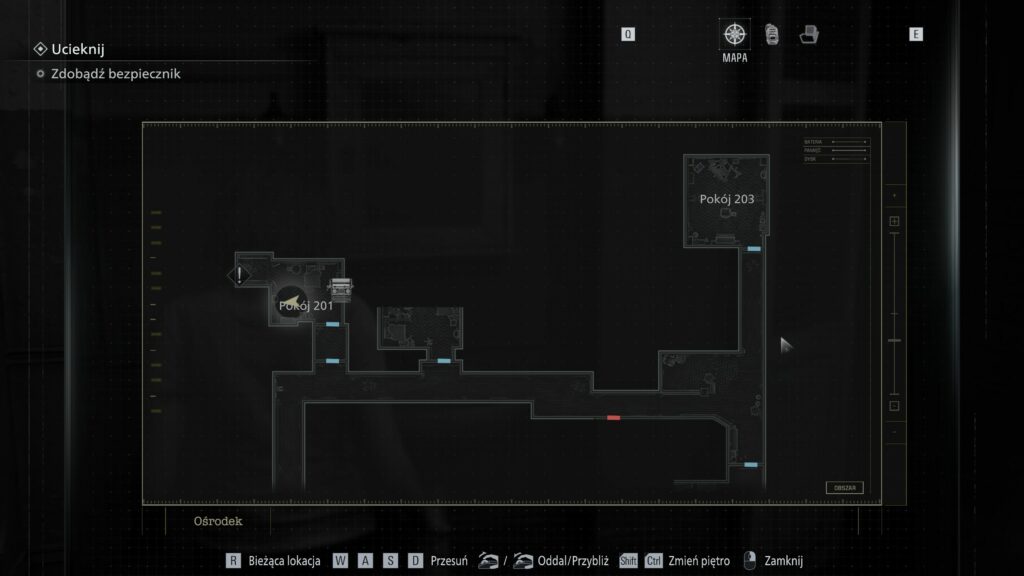Zoom in with the plus button
Image resolution: width=1024 pixels, height=576 pixels.
pos(895,221)
